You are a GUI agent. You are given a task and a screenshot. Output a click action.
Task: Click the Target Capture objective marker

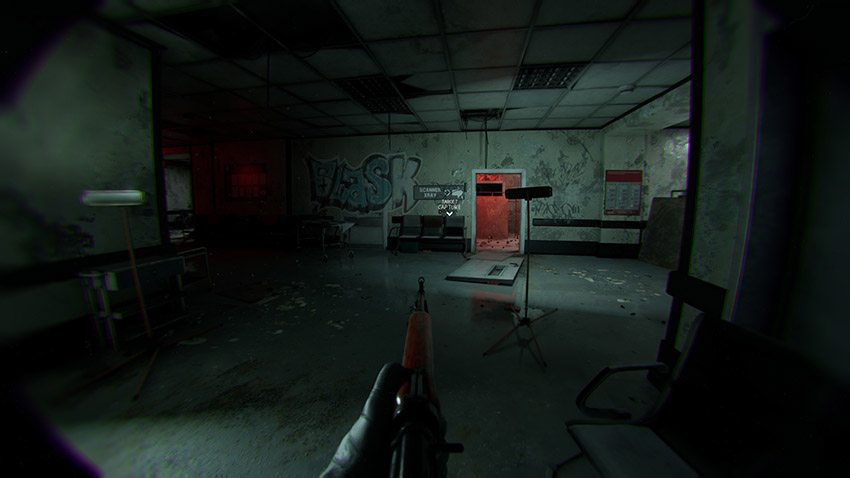click(x=451, y=205)
